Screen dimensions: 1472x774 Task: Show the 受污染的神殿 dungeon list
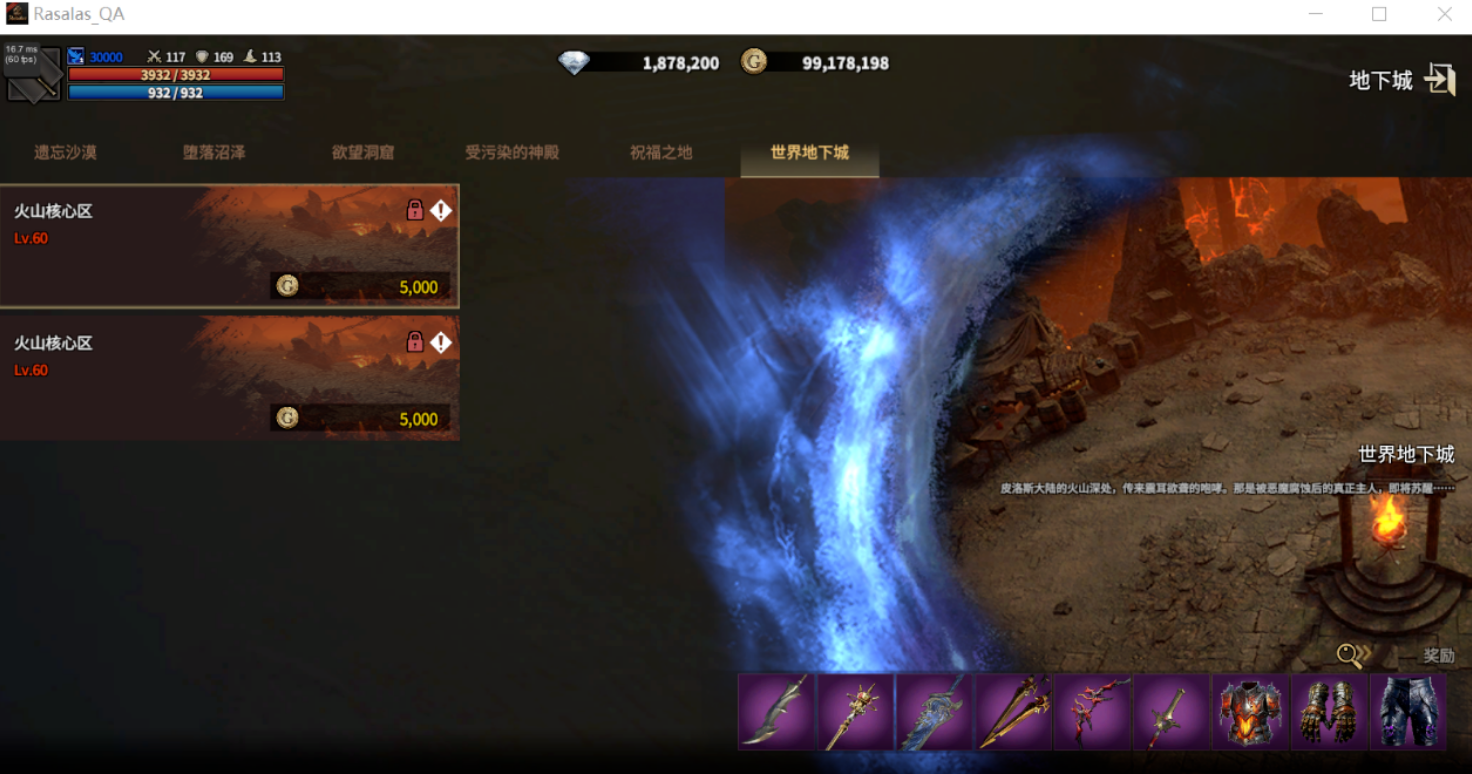512,153
